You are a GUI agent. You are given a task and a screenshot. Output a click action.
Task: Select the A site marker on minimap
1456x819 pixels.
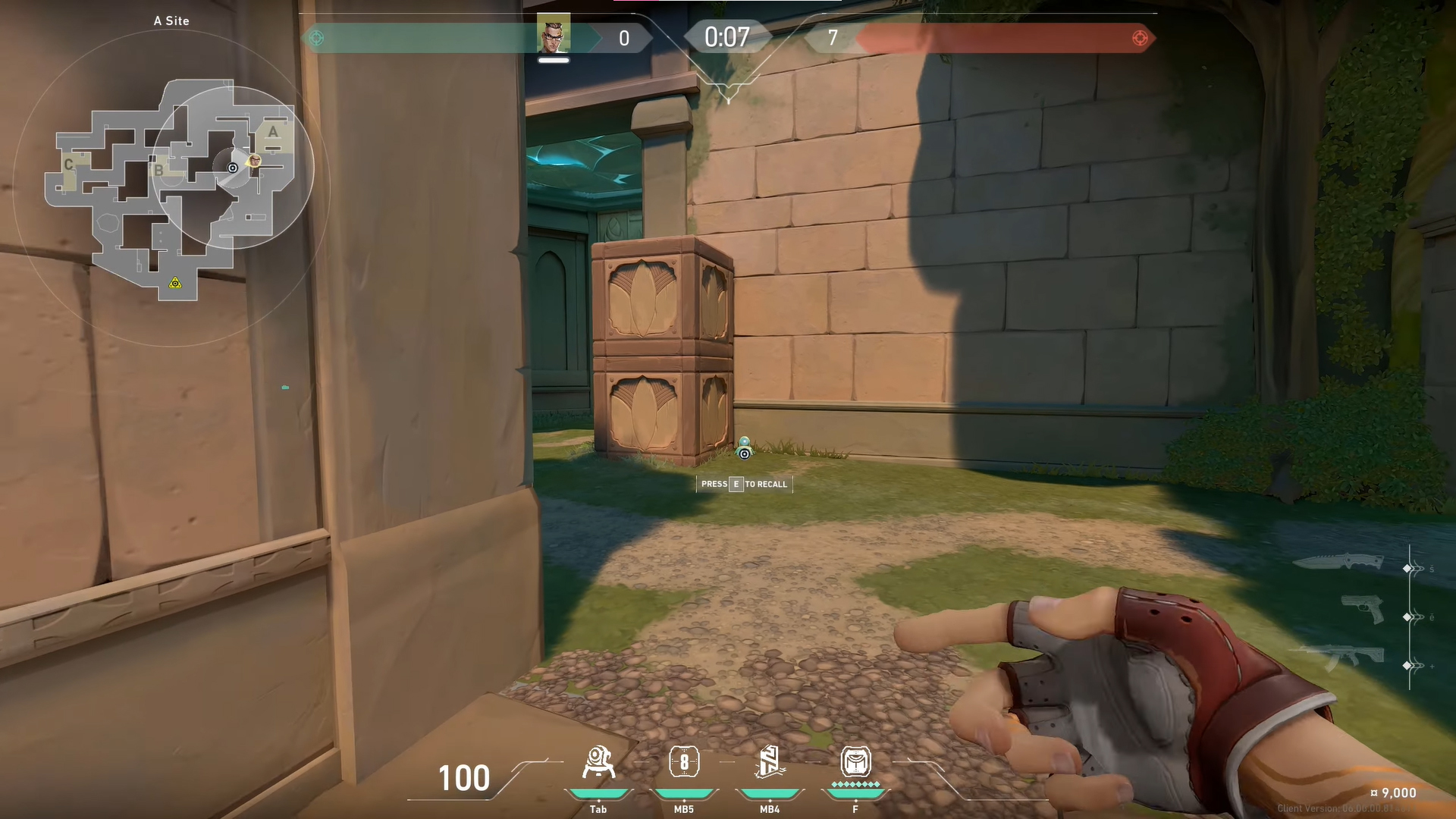click(273, 133)
